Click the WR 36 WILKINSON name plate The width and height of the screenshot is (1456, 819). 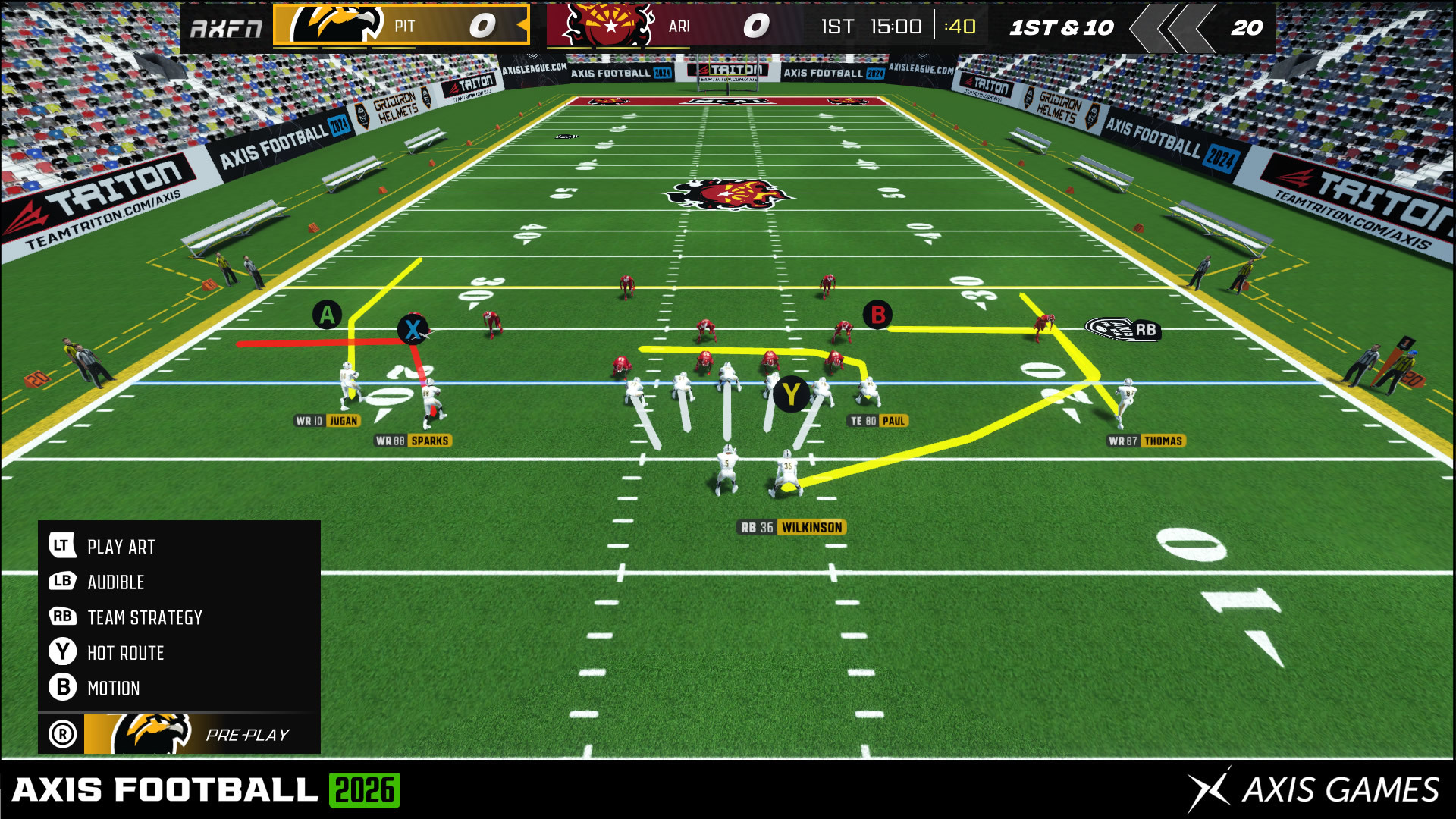[x=792, y=527]
